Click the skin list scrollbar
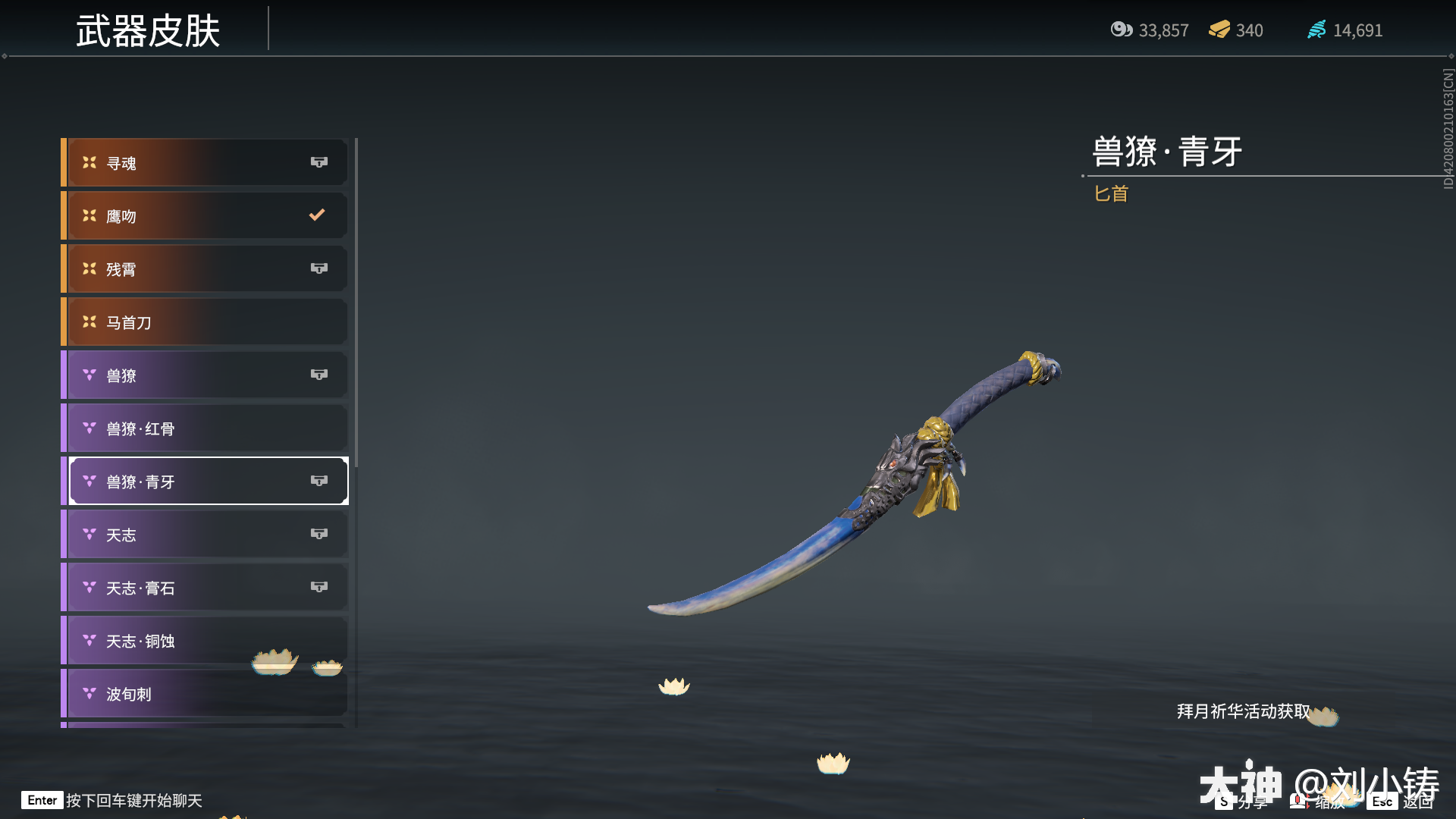1456x819 pixels. coord(356,303)
